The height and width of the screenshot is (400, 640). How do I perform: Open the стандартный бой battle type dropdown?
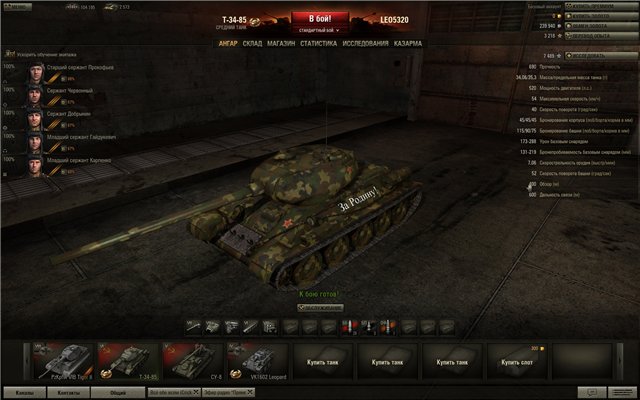tap(319, 31)
